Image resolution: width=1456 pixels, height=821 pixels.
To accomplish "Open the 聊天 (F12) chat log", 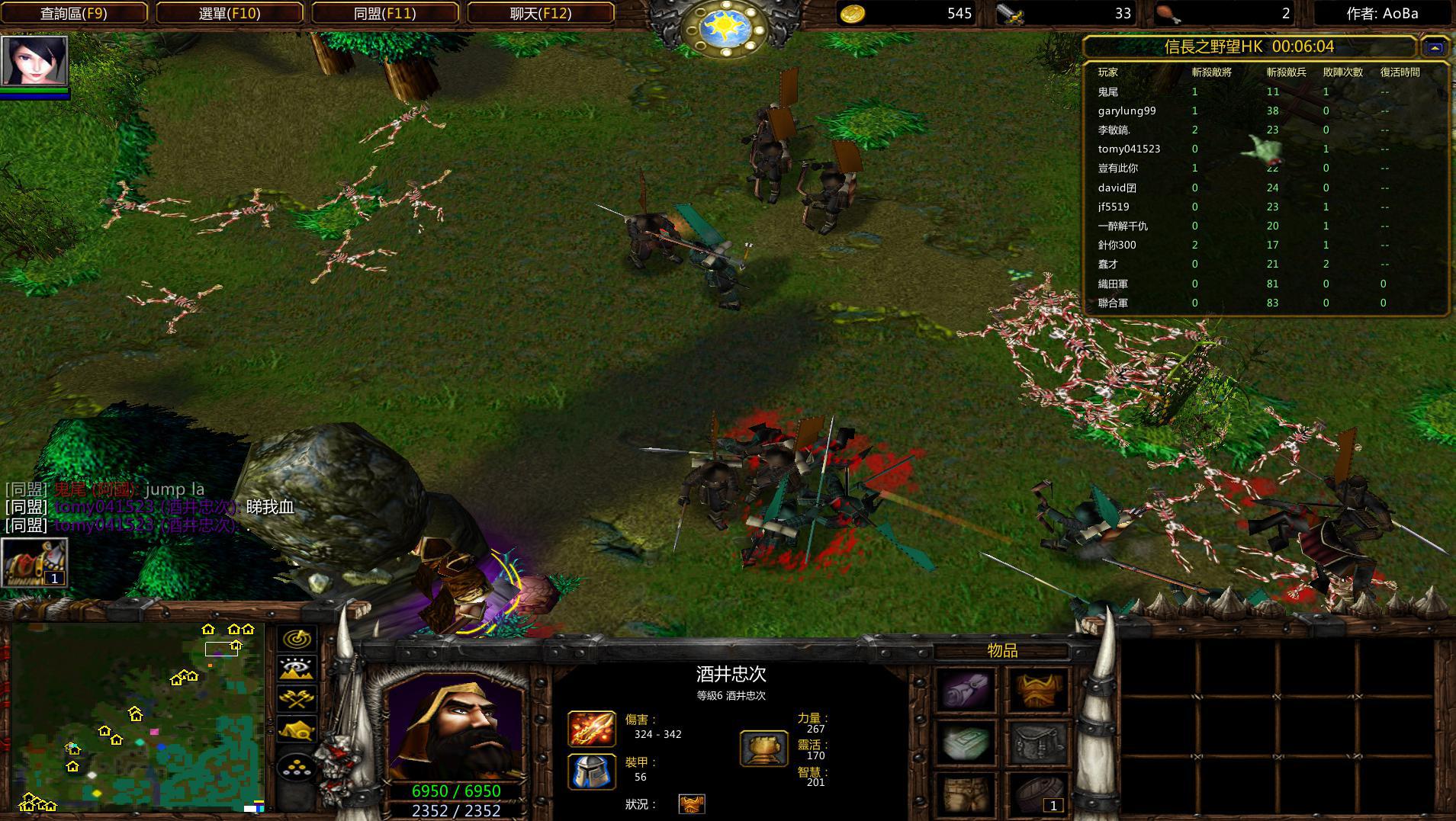I will pos(540,13).
